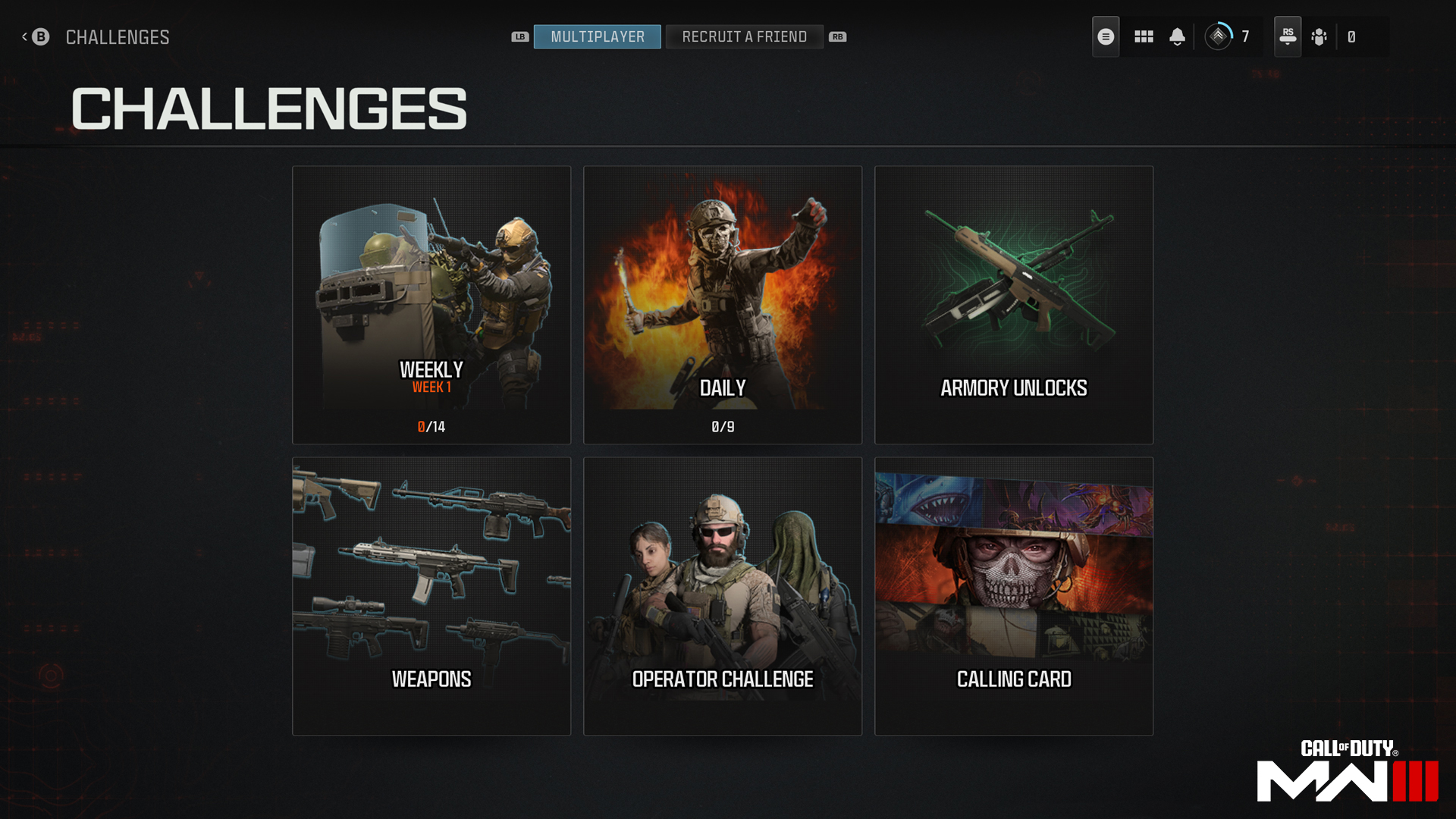Viewport: 1456px width, 819px height.
Task: Click the channels grid icon in top bar
Action: point(1144,36)
